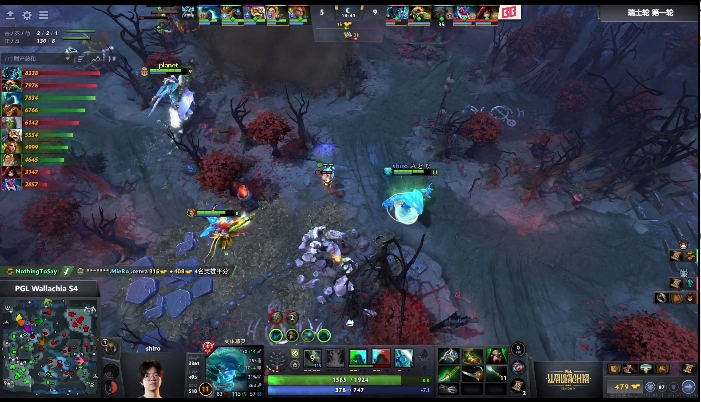701x402 pixels.
Task: Select shiro's player portrait
Action: pyautogui.click(x=150, y=378)
